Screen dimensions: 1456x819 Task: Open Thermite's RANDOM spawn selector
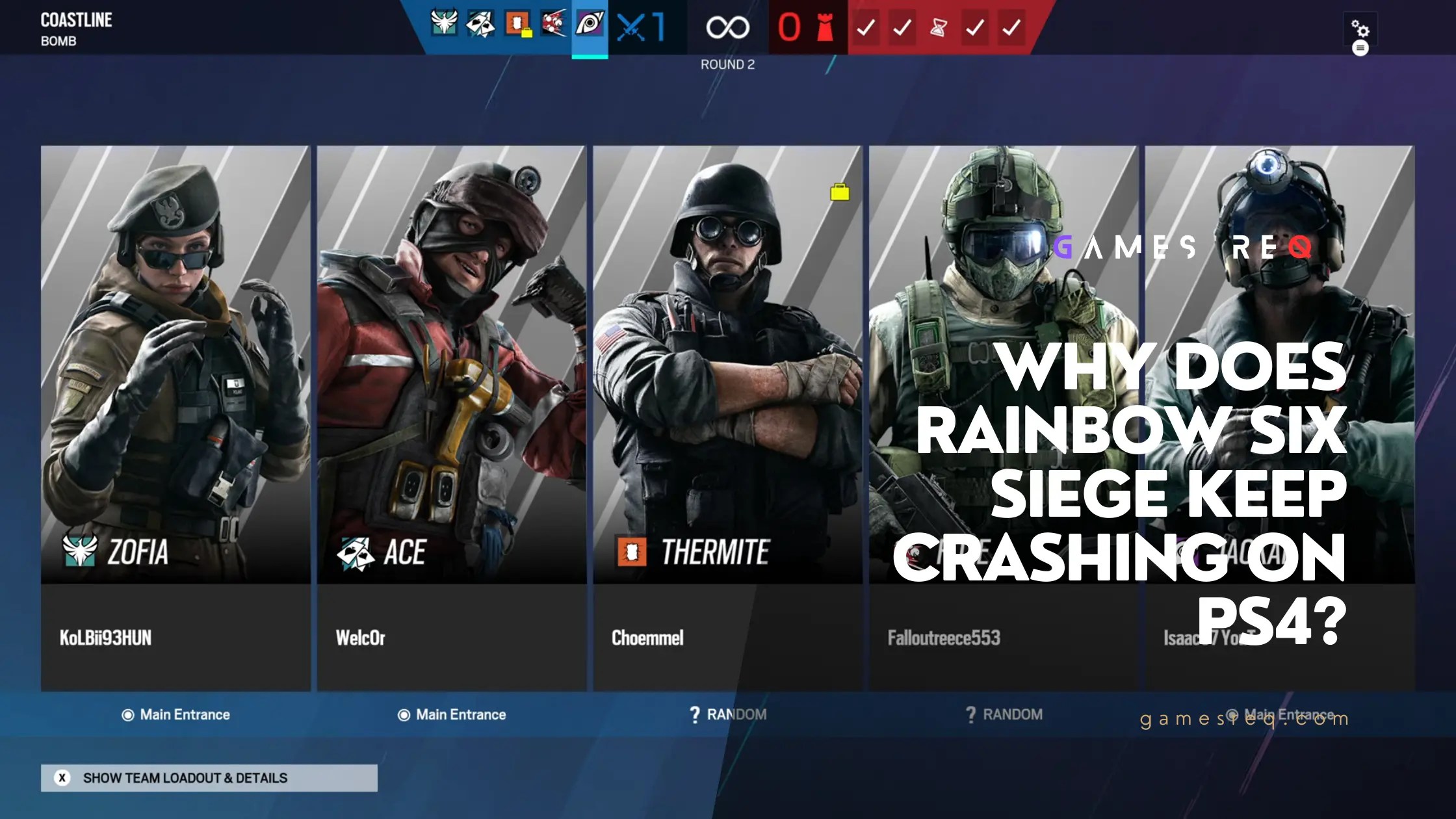coord(728,714)
